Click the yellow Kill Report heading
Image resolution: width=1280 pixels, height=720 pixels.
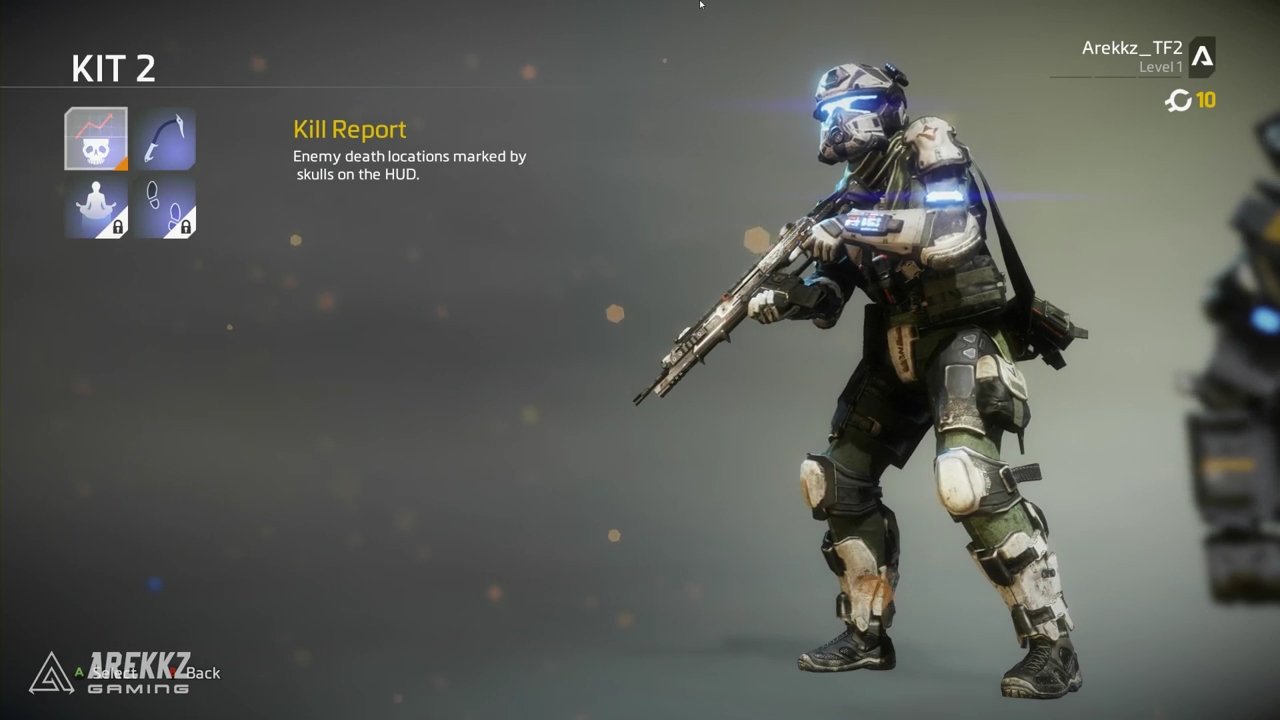(x=349, y=129)
